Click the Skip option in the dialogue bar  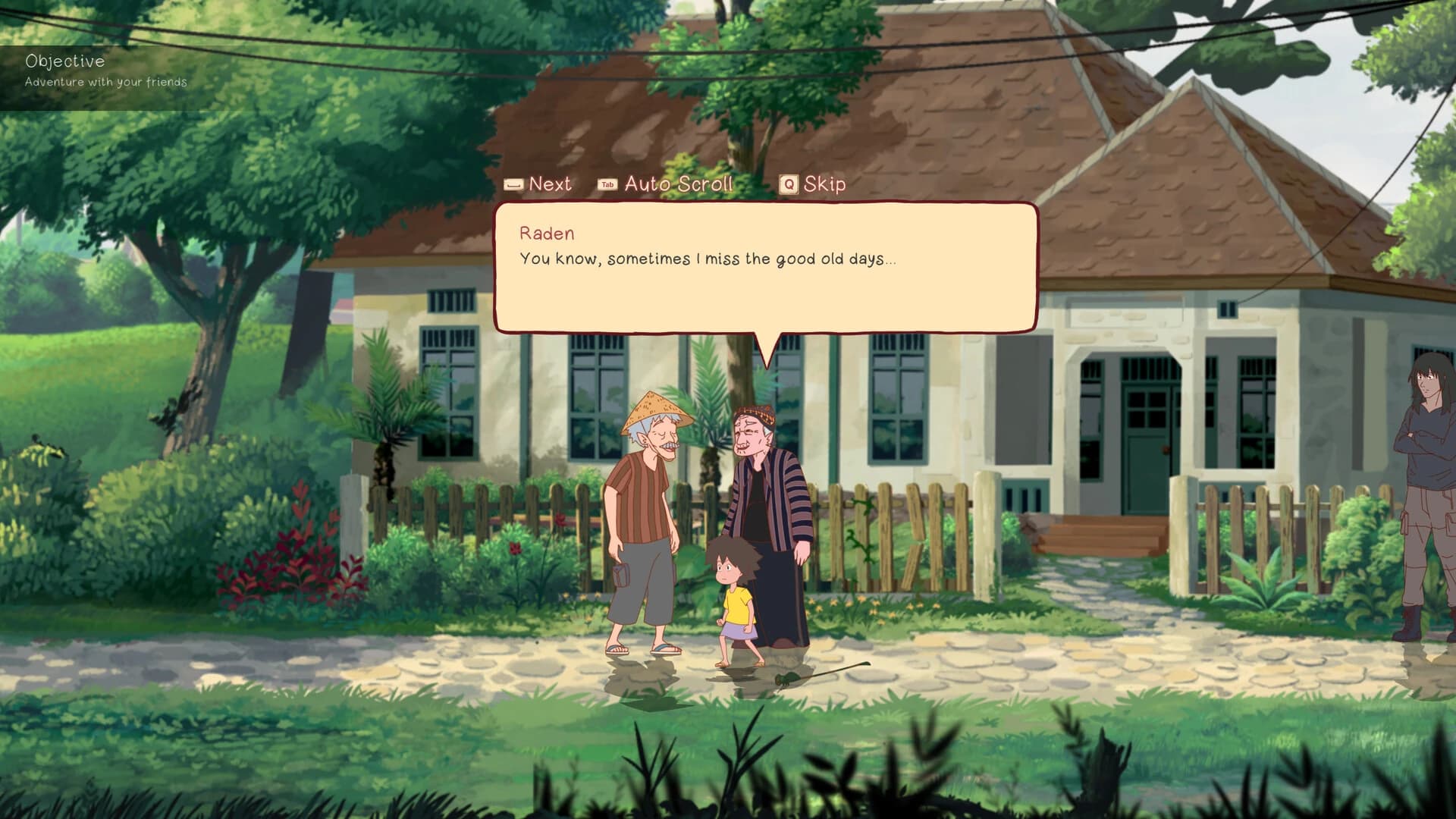point(827,184)
